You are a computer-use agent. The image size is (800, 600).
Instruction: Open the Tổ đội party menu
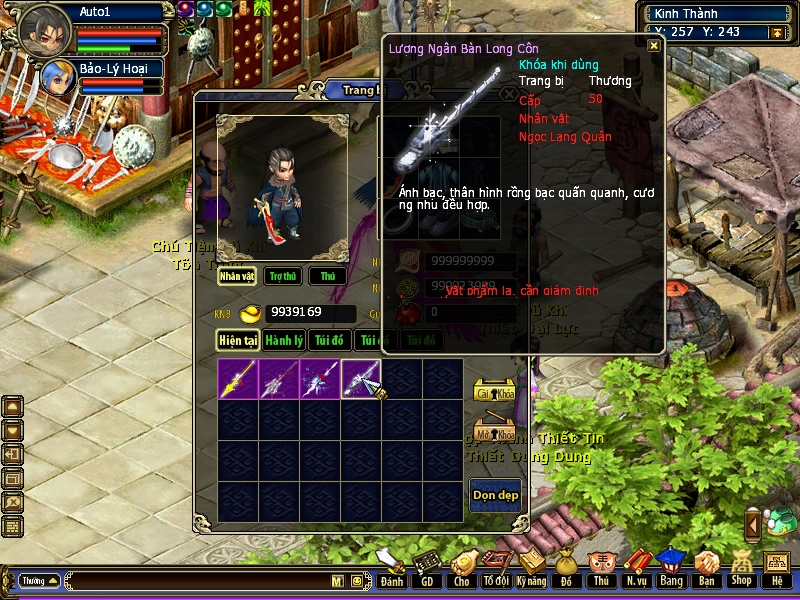[x=496, y=568]
